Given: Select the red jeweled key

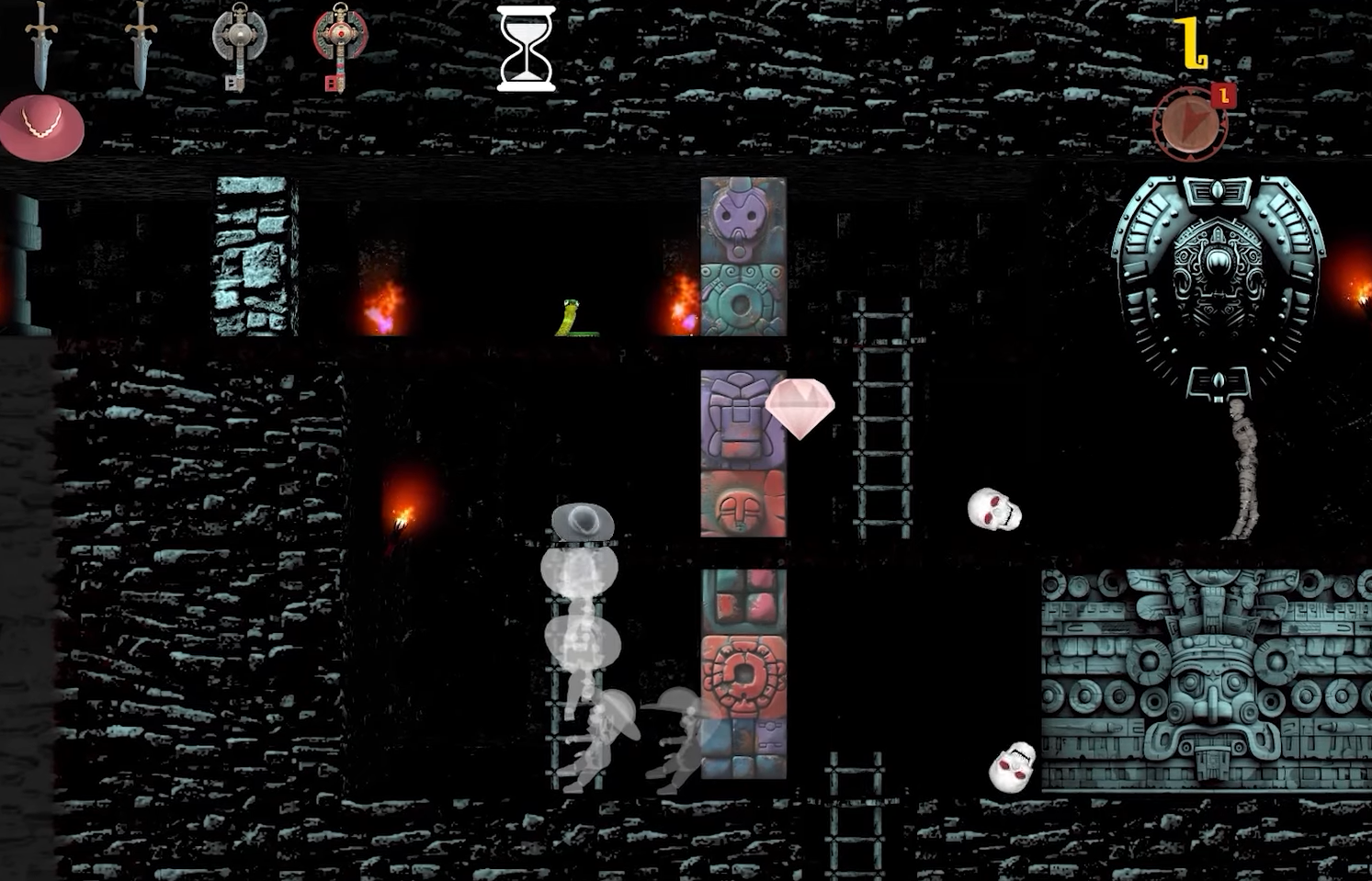Looking at the screenshot, I should pyautogui.click(x=339, y=44).
